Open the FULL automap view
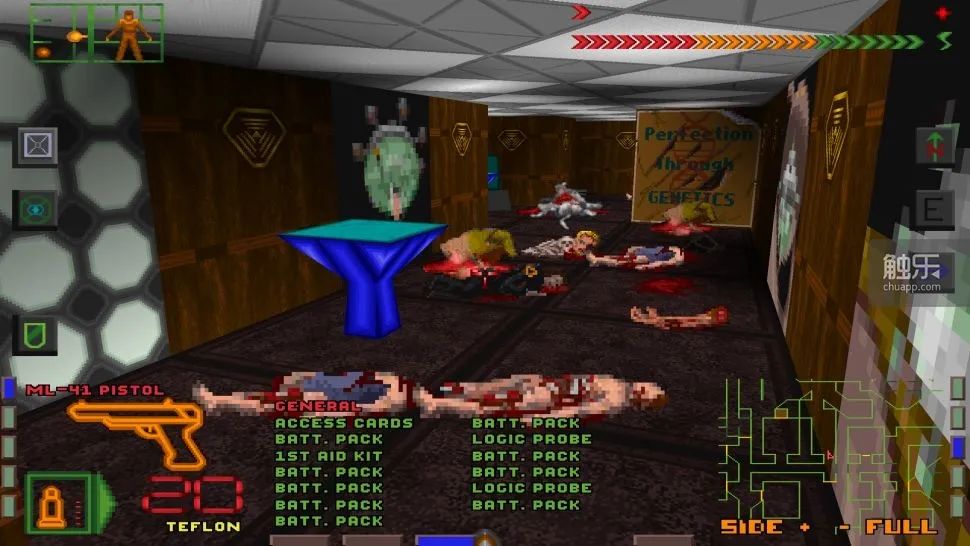 [901, 526]
